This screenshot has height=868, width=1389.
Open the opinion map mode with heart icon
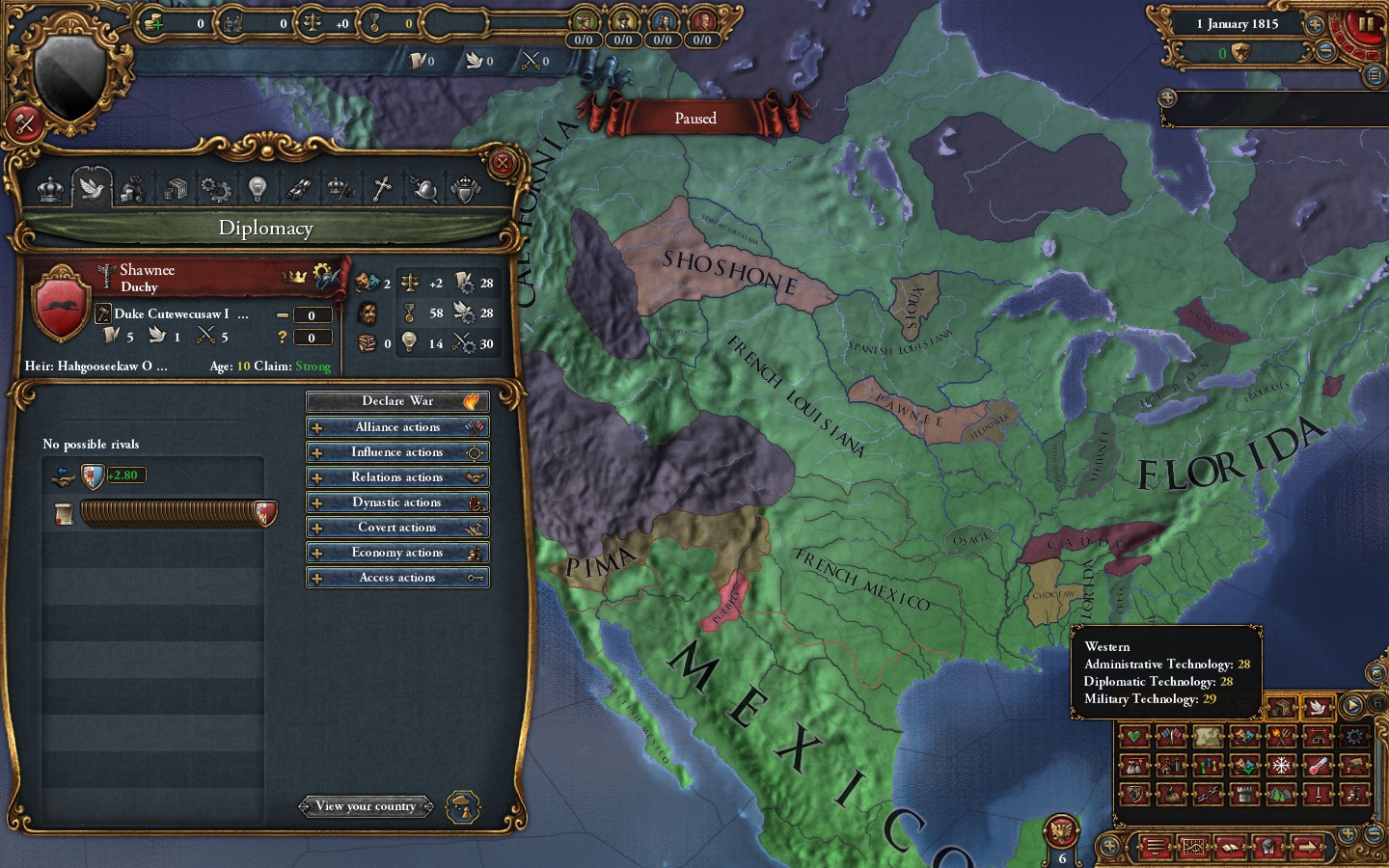1135,737
